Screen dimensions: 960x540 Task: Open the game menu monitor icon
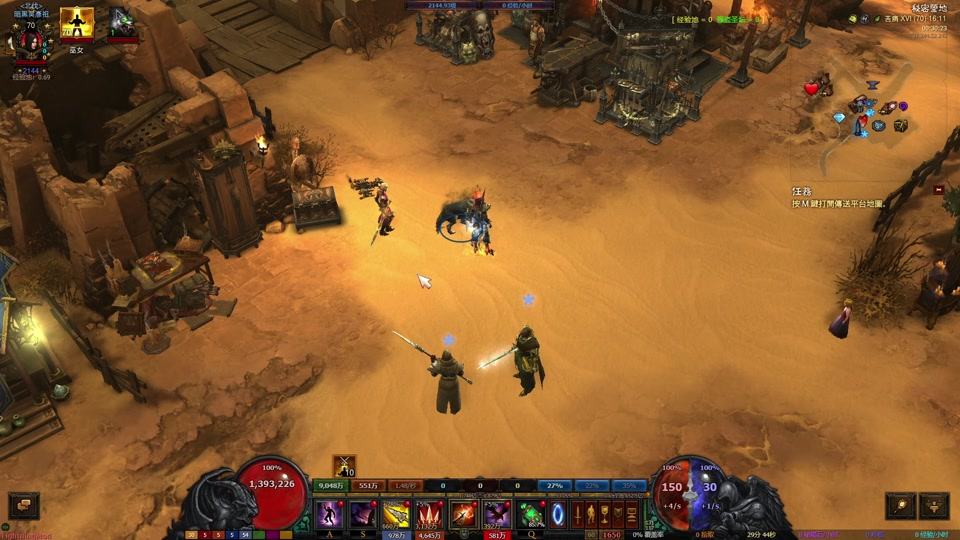(x=631, y=515)
